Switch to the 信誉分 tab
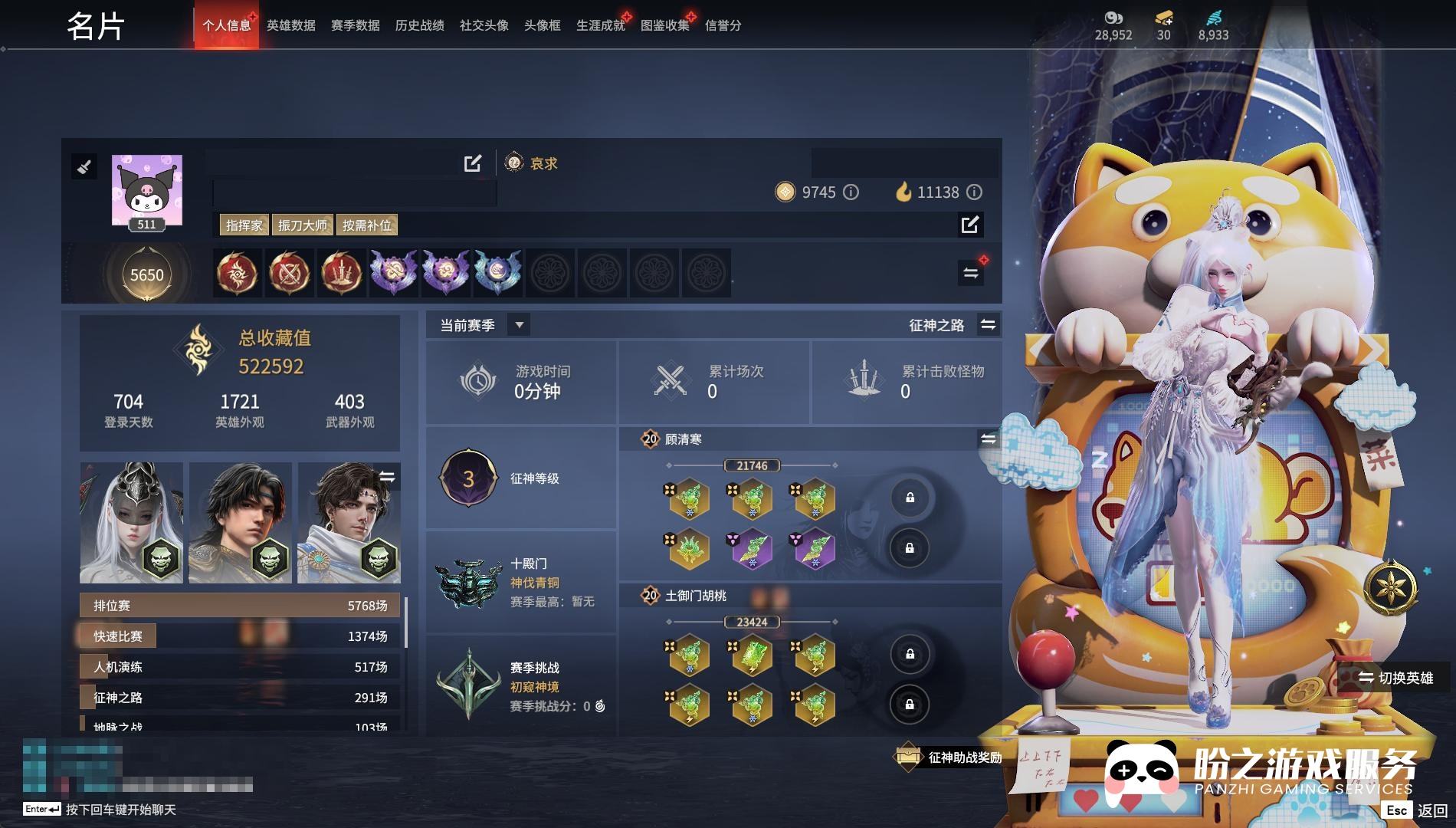Screen dimensions: 1456x828 pos(723,25)
